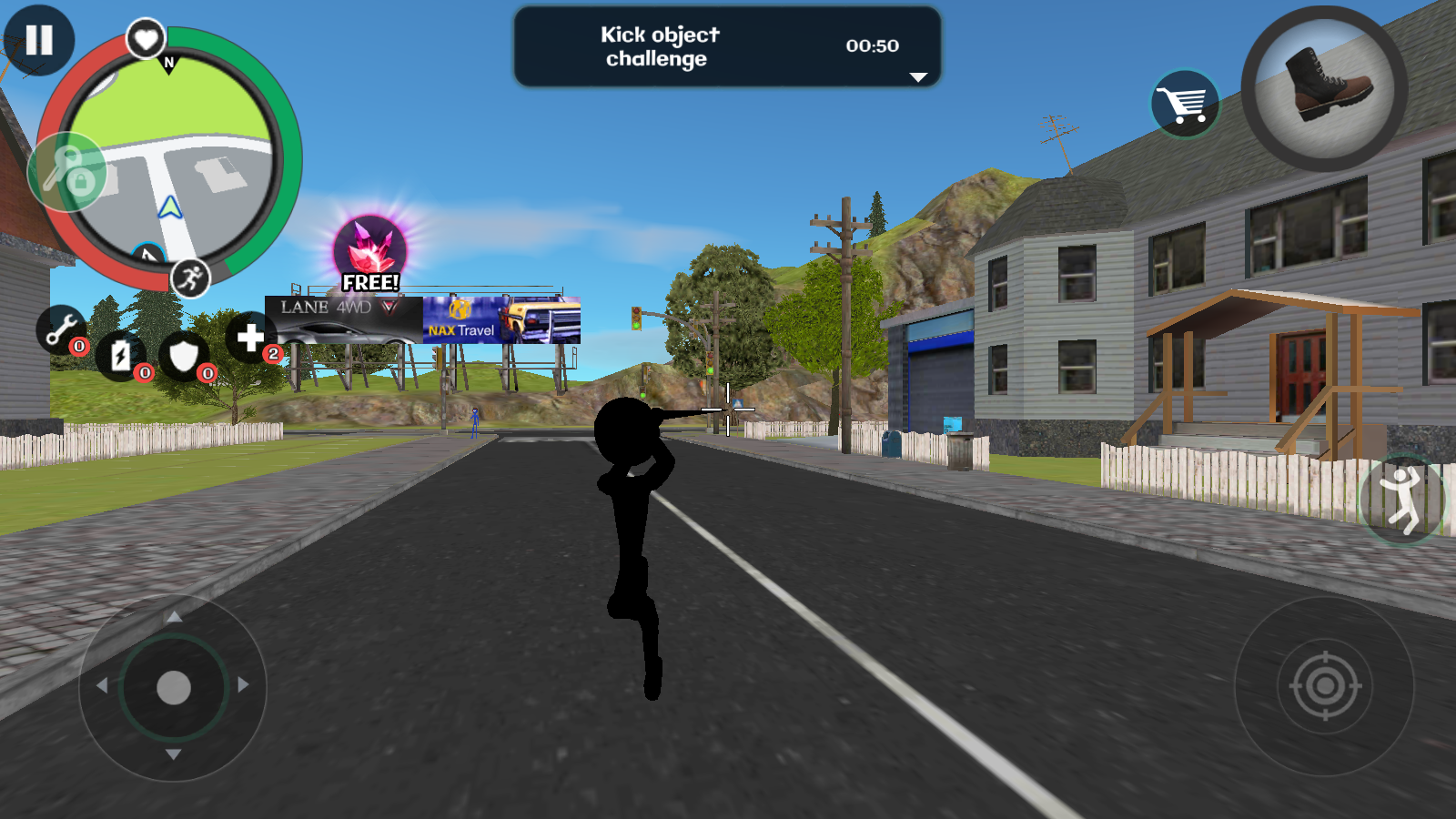Pause the game
Screen dimensions: 1456x819
38,40
